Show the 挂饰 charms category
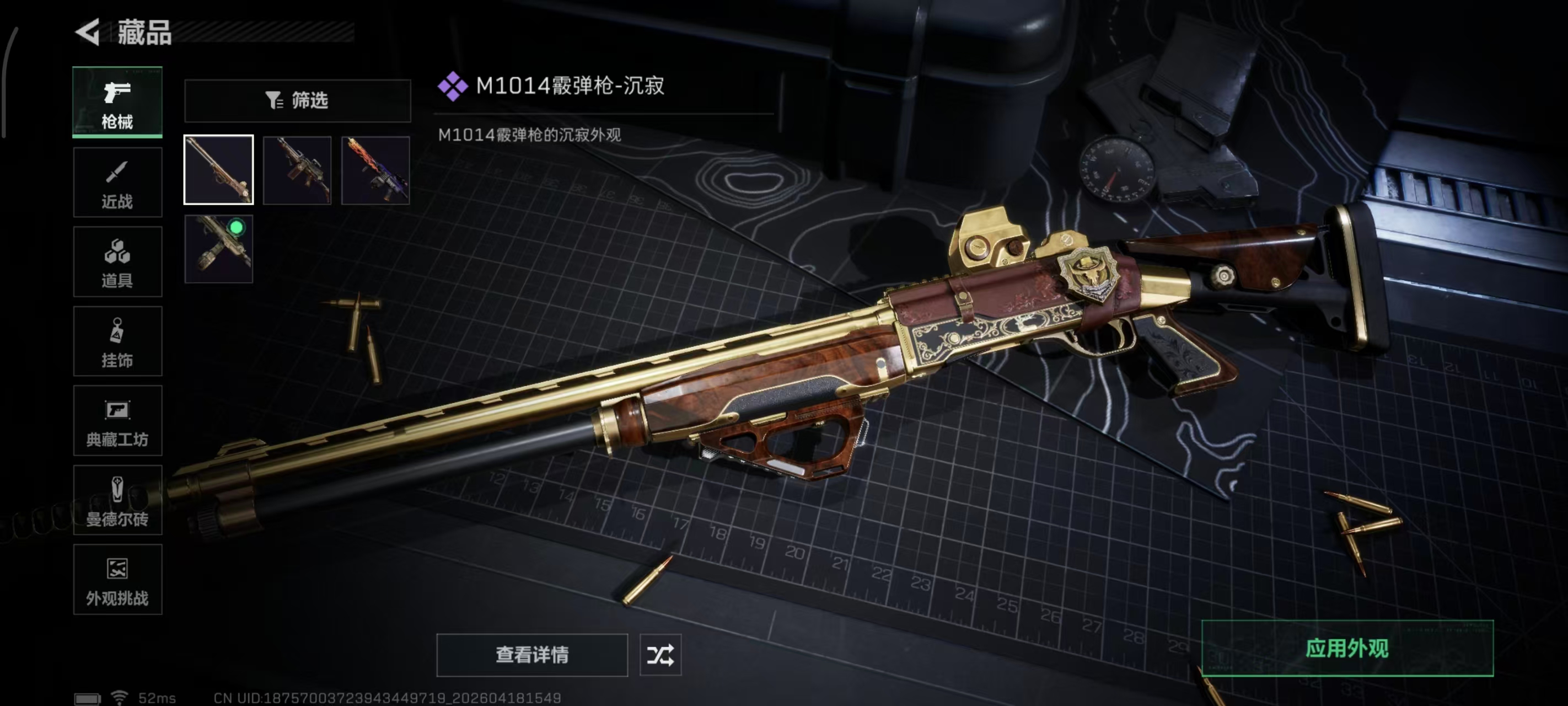 [117, 341]
